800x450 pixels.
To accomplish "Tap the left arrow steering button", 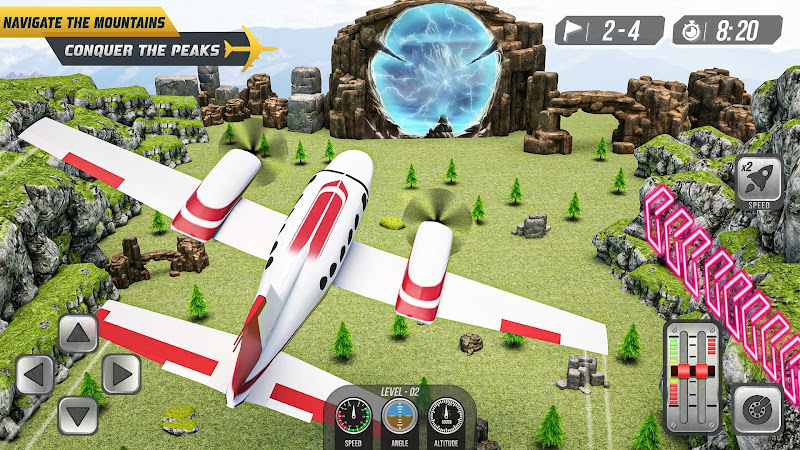I will tap(35, 375).
